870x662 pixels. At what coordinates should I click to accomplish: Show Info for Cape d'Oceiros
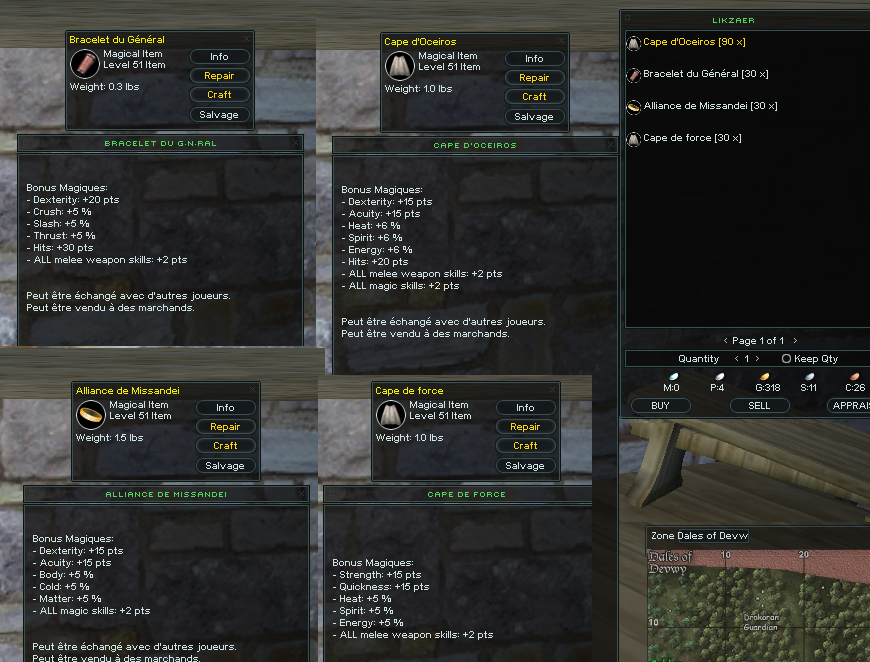click(x=534, y=59)
